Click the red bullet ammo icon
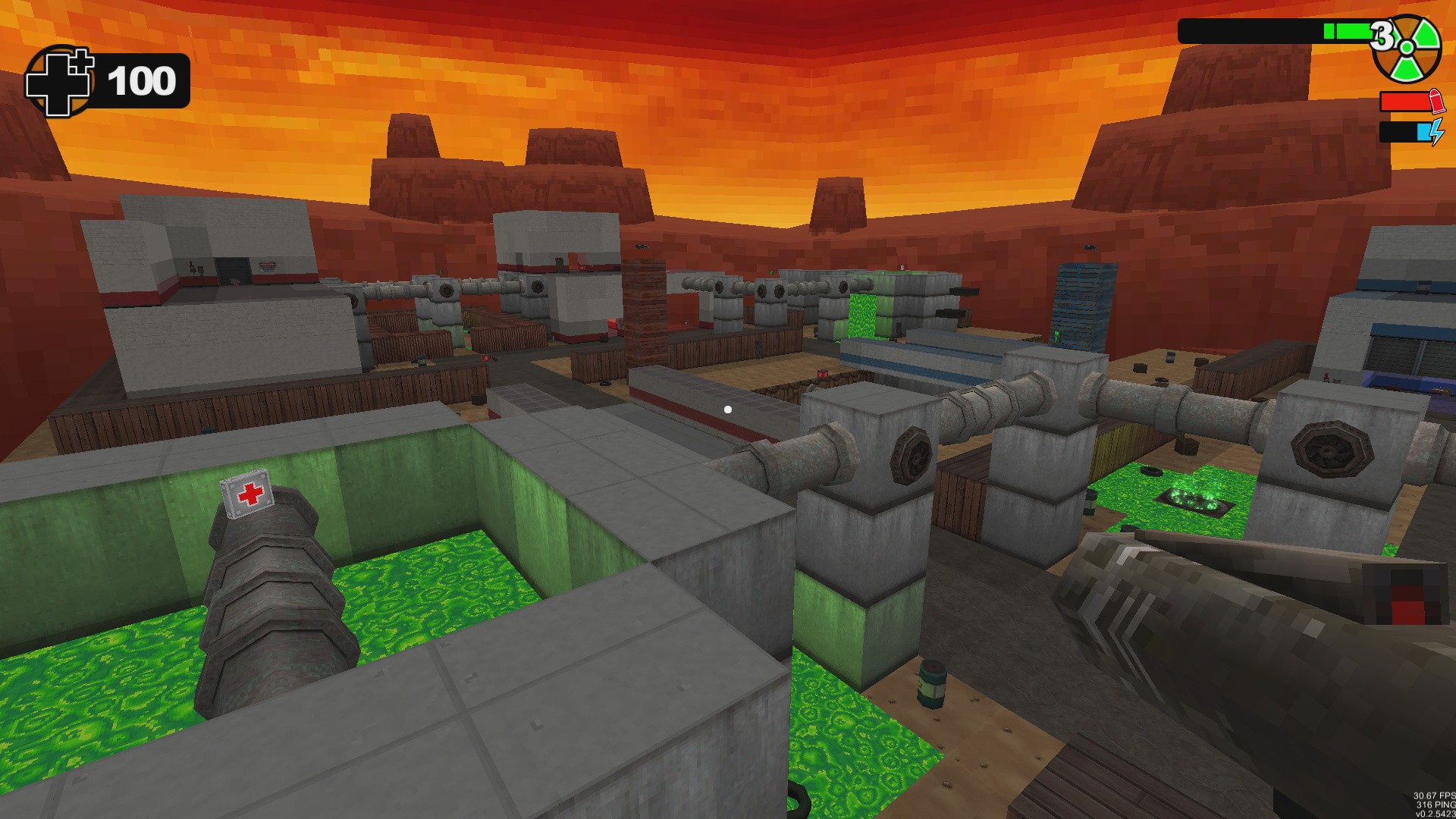The width and height of the screenshot is (1456, 819). click(x=1439, y=100)
